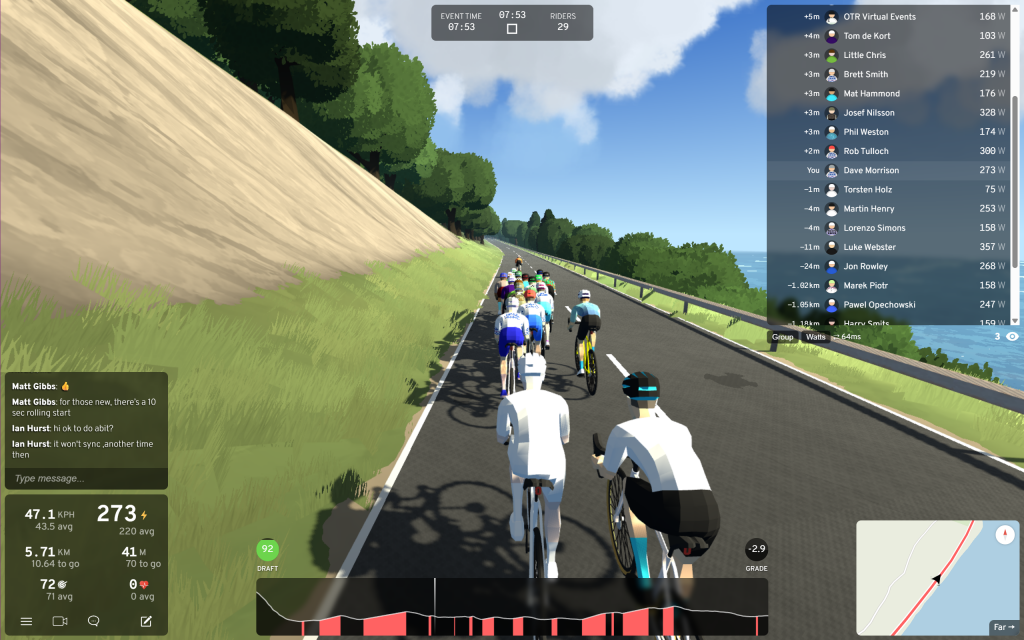Click the stop square under event timer
1024x640 pixels.
coord(512,29)
